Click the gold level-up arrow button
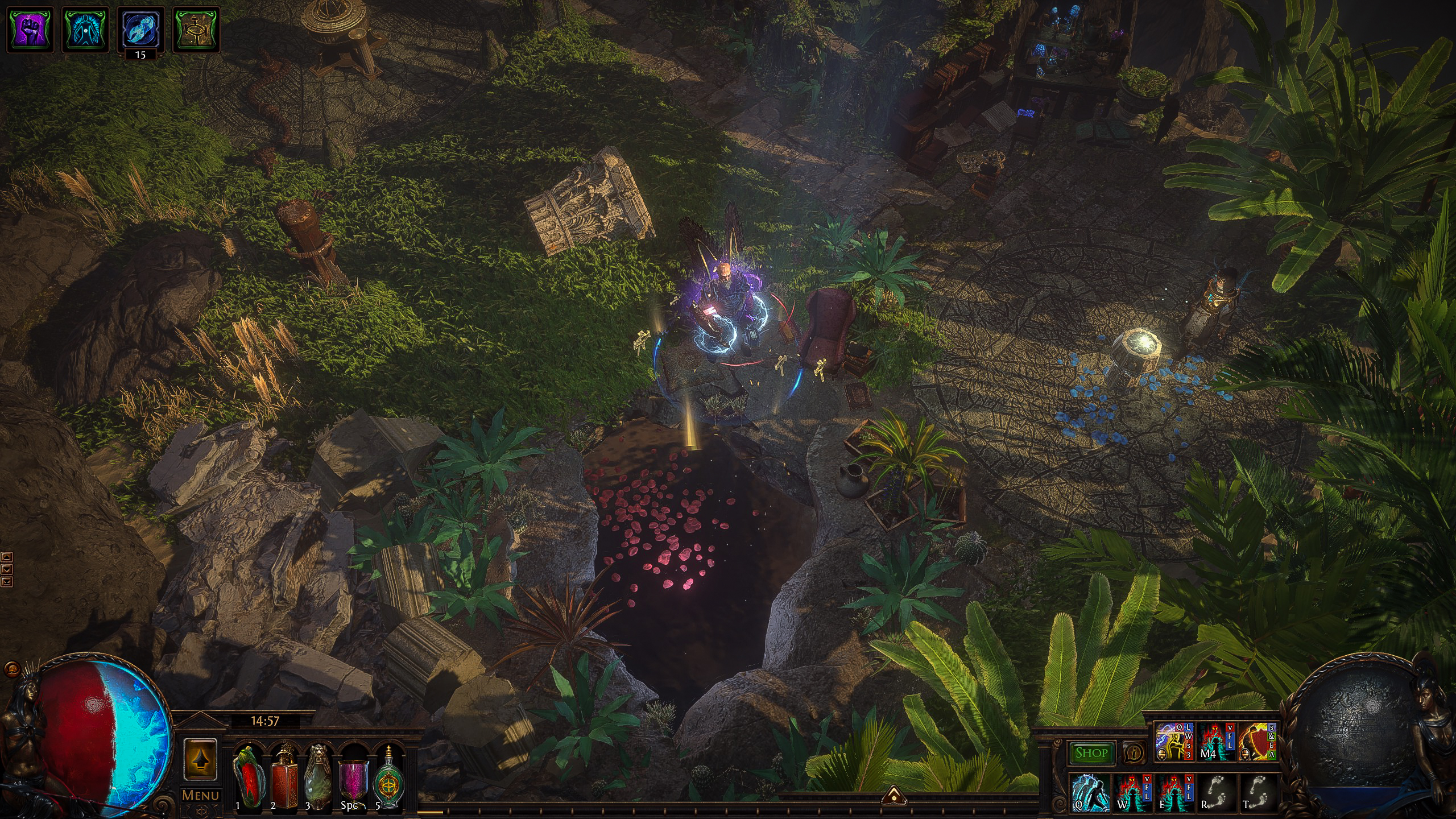The height and width of the screenshot is (819, 1456). pyautogui.click(x=200, y=759)
